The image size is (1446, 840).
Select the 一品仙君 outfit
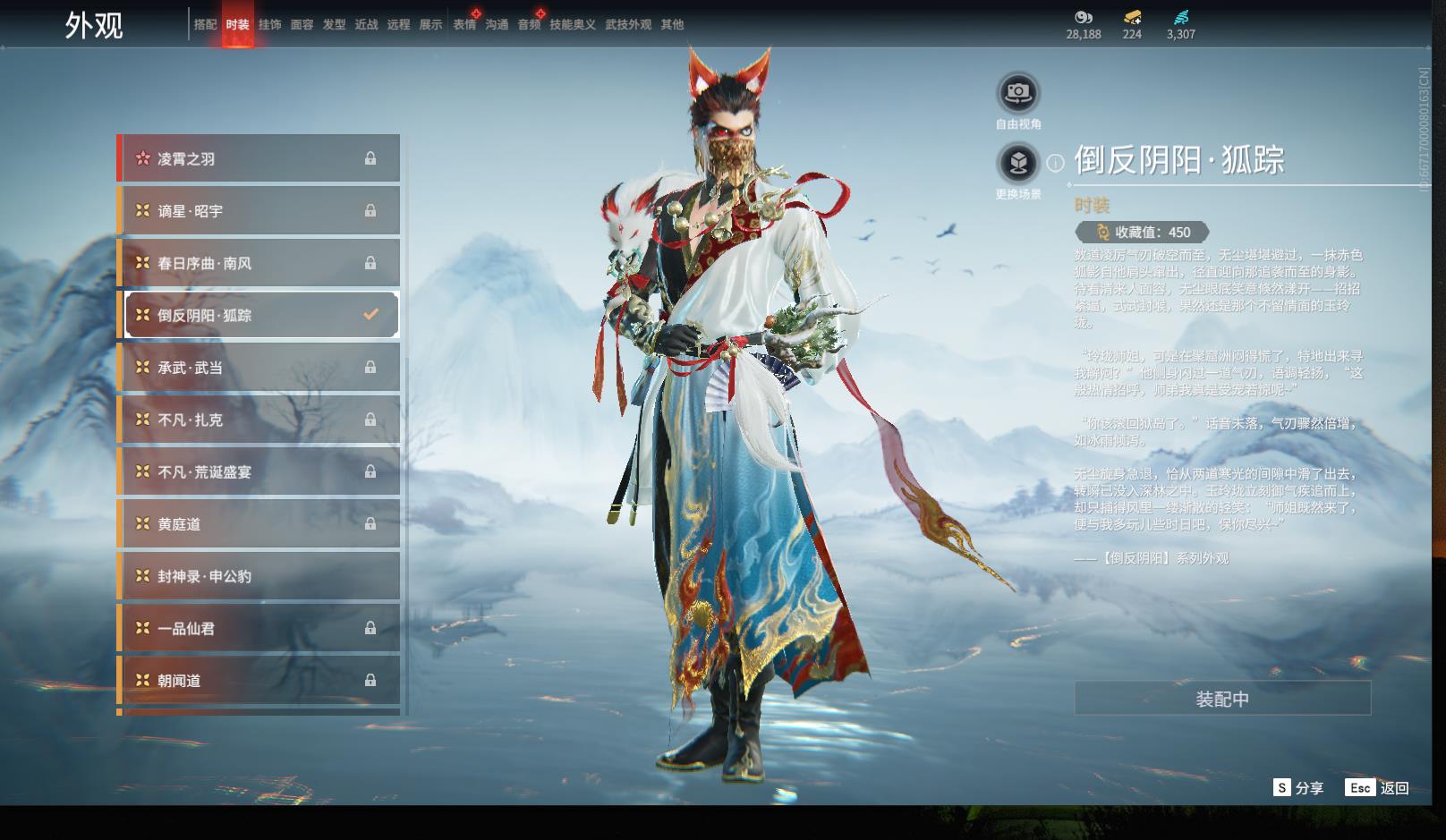pos(259,628)
